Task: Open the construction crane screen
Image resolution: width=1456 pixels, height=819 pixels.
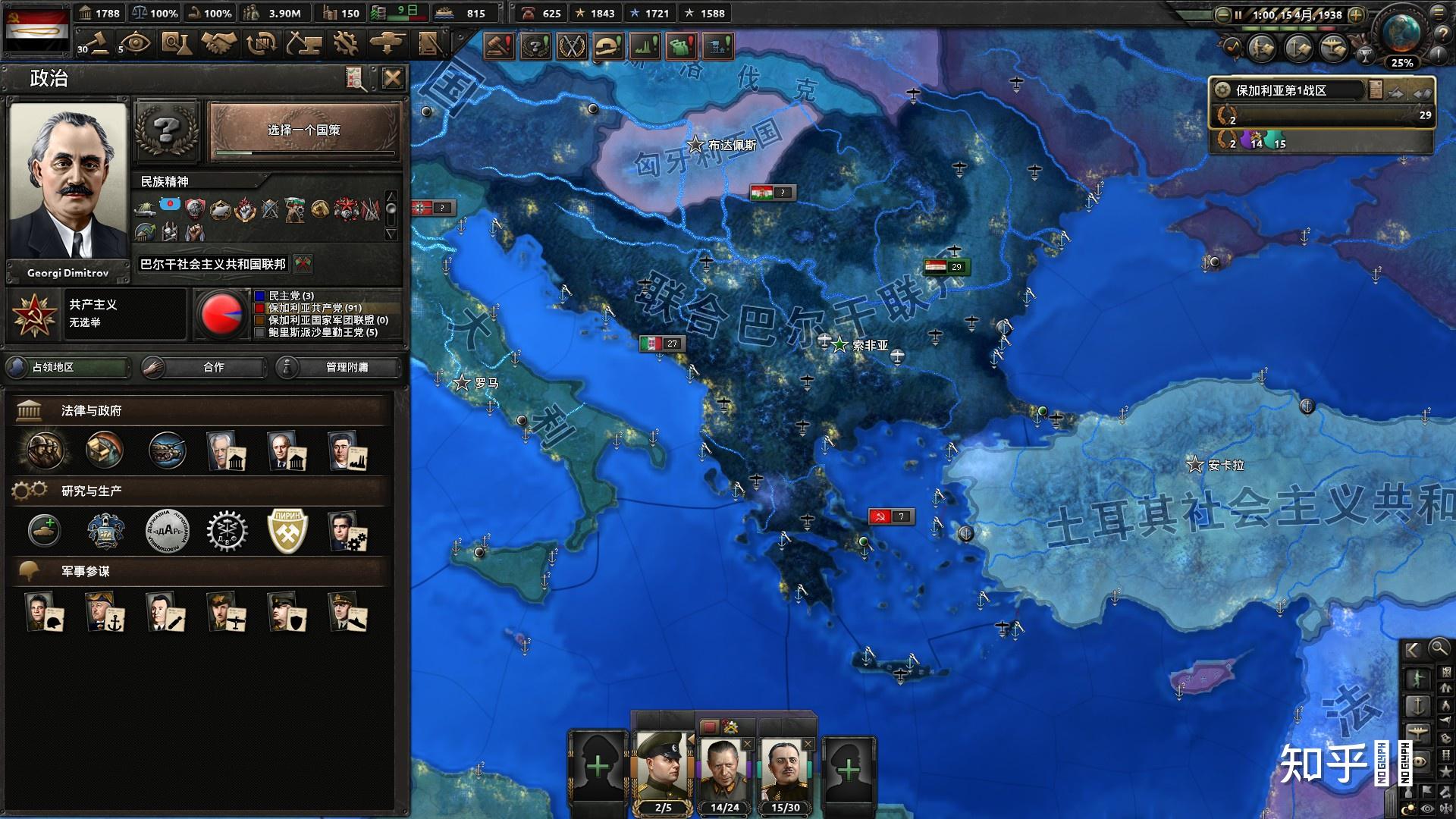Action: (x=303, y=43)
